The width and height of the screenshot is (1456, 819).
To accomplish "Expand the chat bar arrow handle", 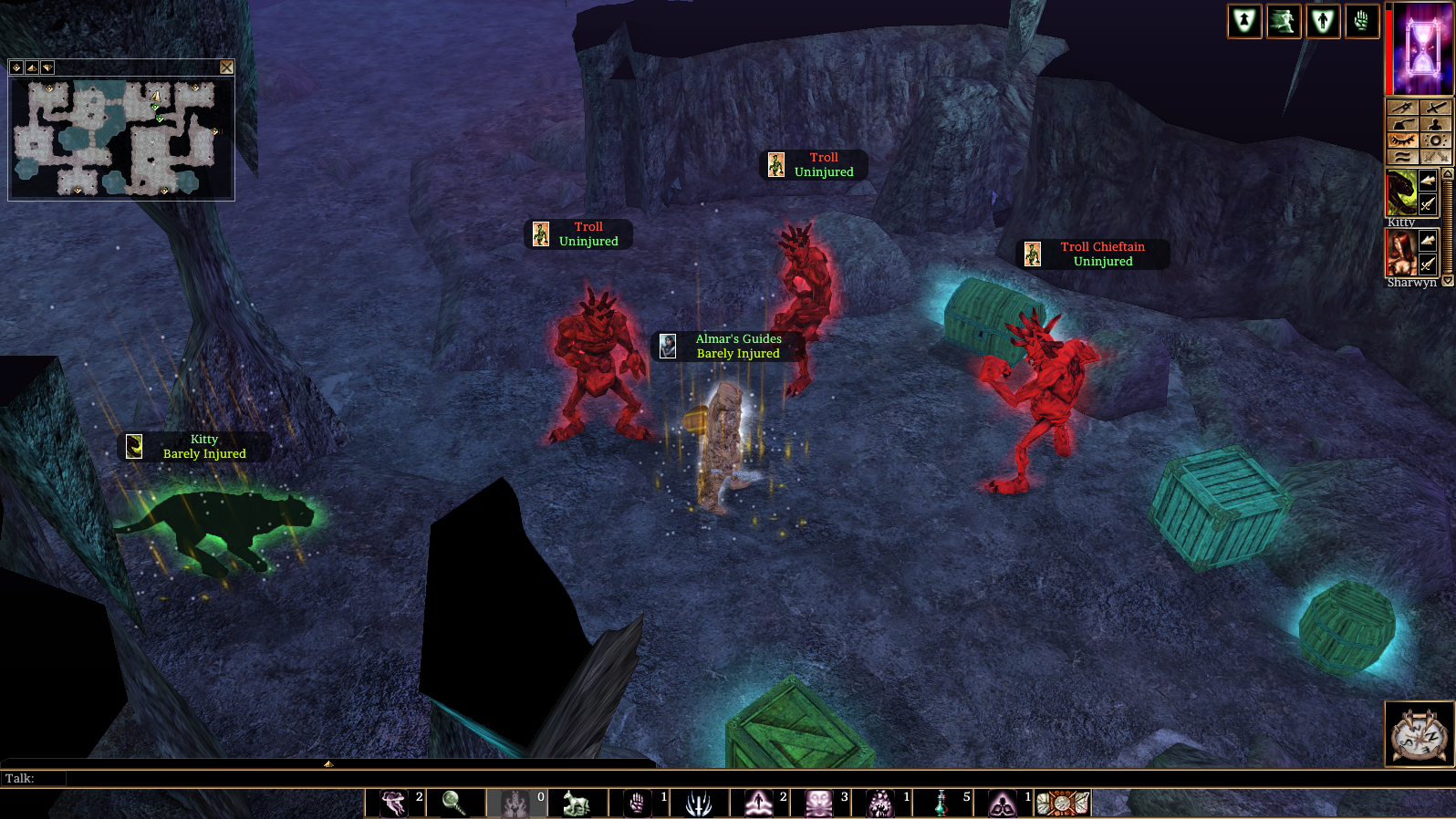I will (328, 763).
